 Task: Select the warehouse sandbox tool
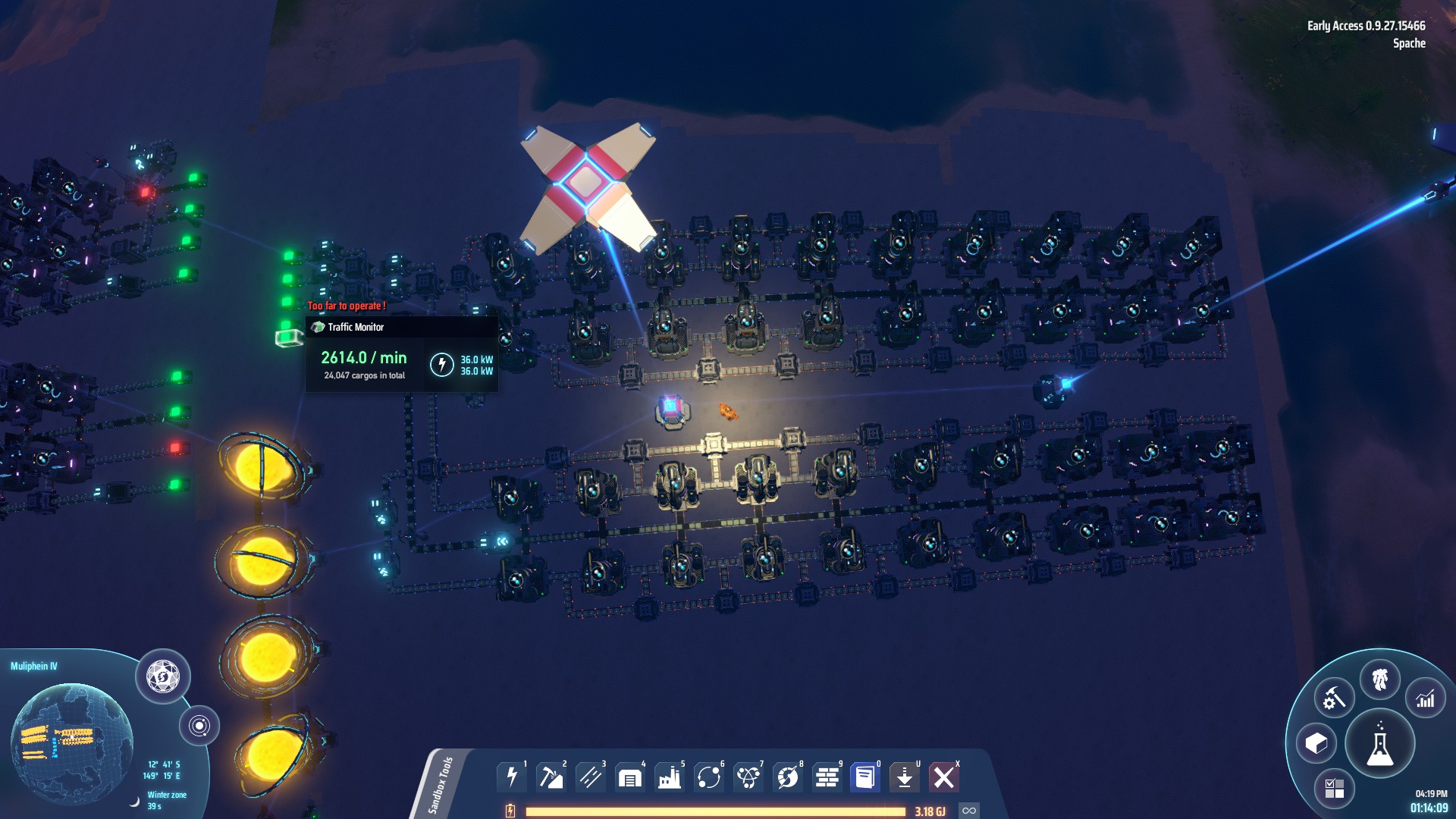coord(629,777)
